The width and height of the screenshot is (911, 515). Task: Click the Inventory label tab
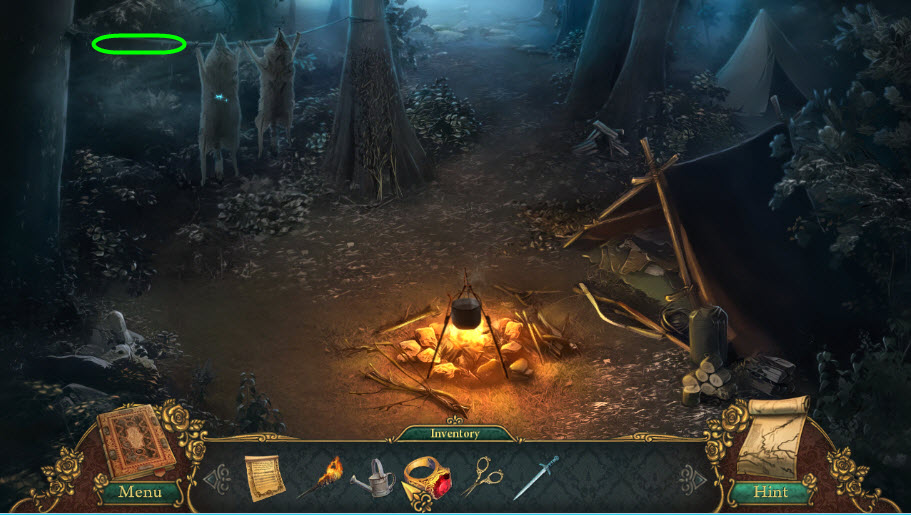point(455,434)
